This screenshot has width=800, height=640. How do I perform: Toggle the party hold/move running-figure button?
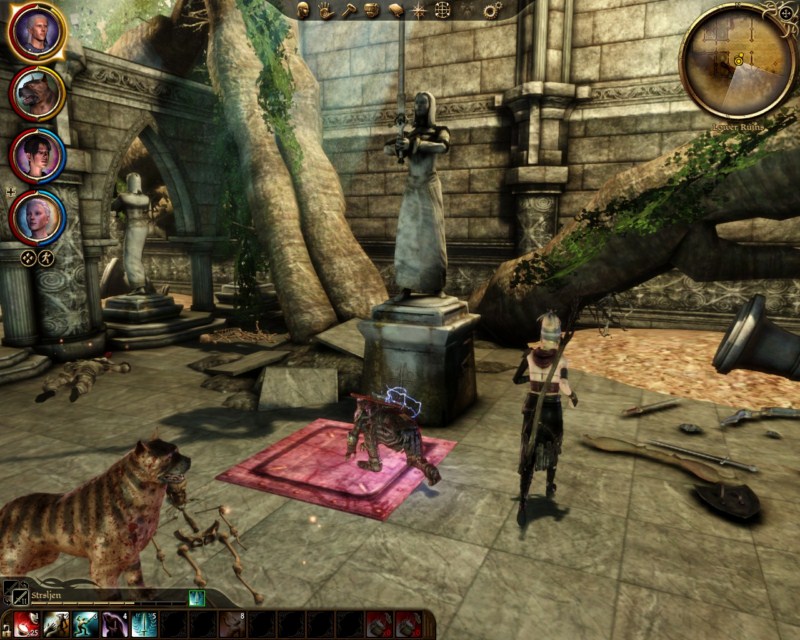pos(46,258)
